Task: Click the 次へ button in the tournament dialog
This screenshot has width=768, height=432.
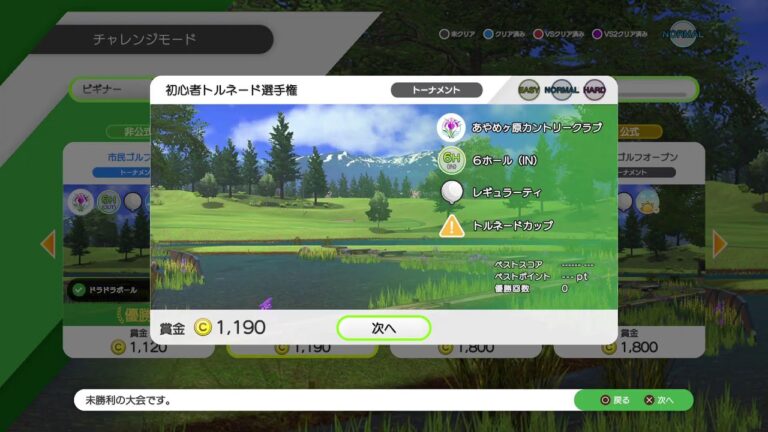Action: pos(384,327)
